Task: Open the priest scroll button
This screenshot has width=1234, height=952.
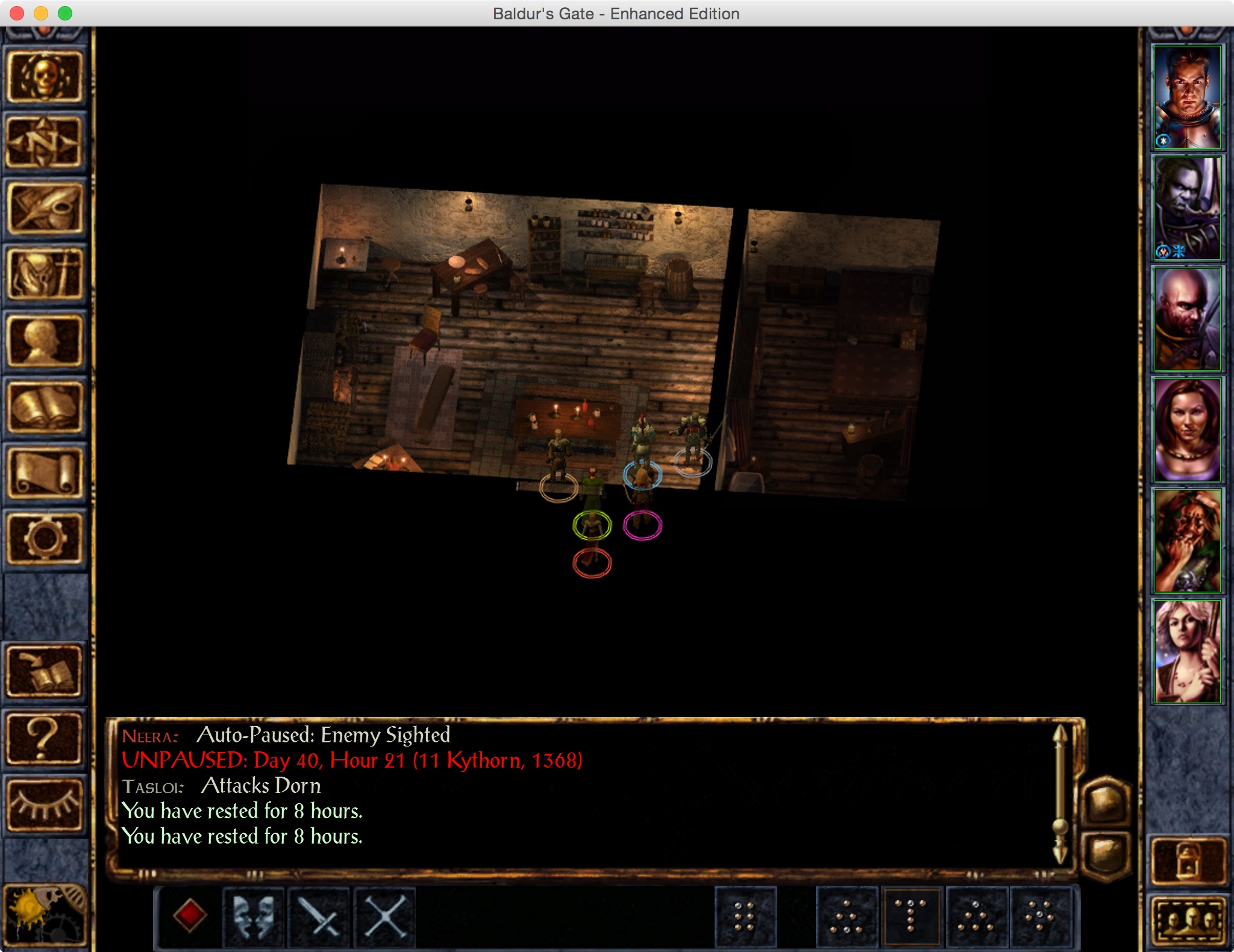Action: pos(45,474)
